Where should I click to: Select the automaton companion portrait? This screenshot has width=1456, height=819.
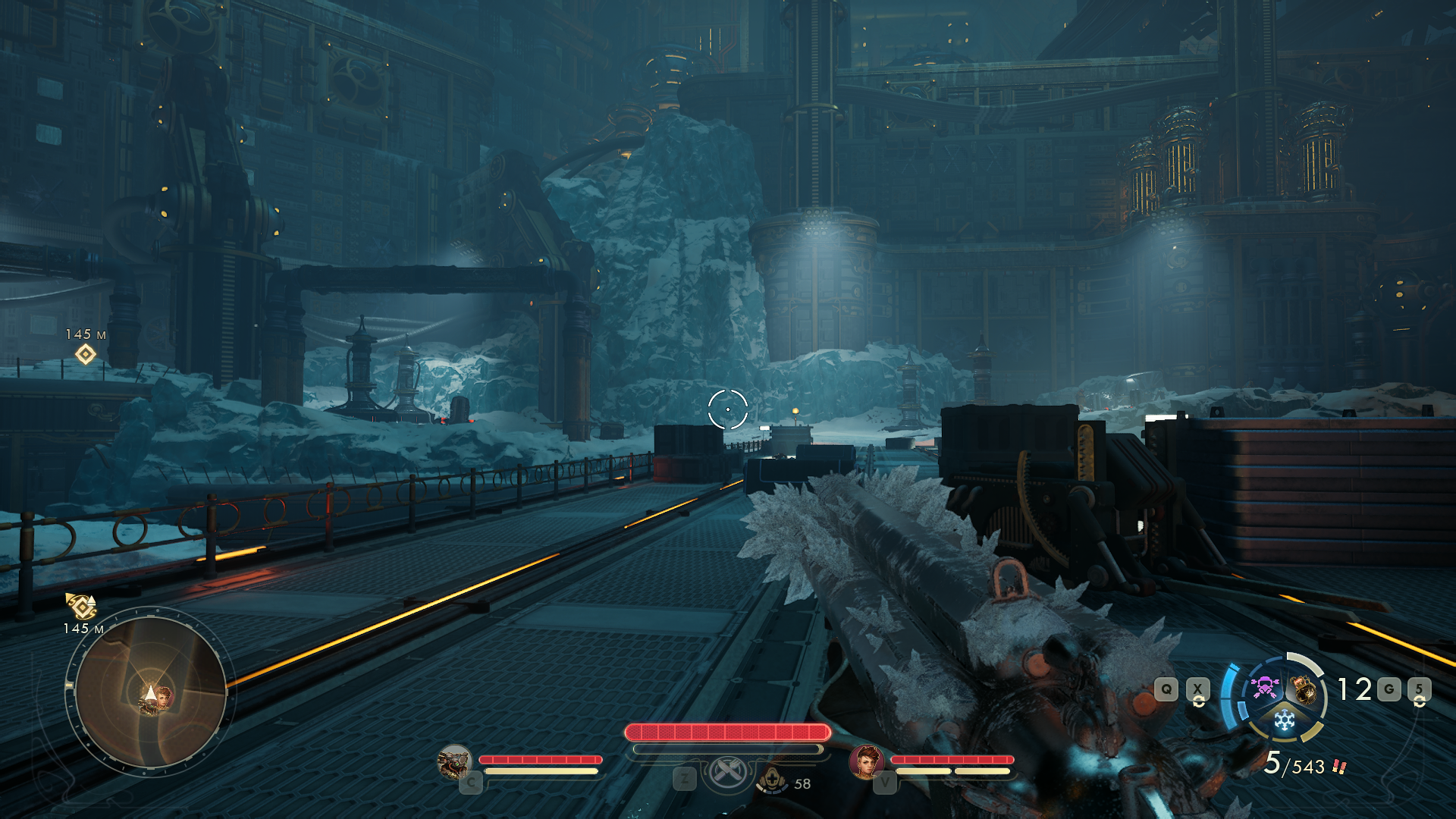455,762
